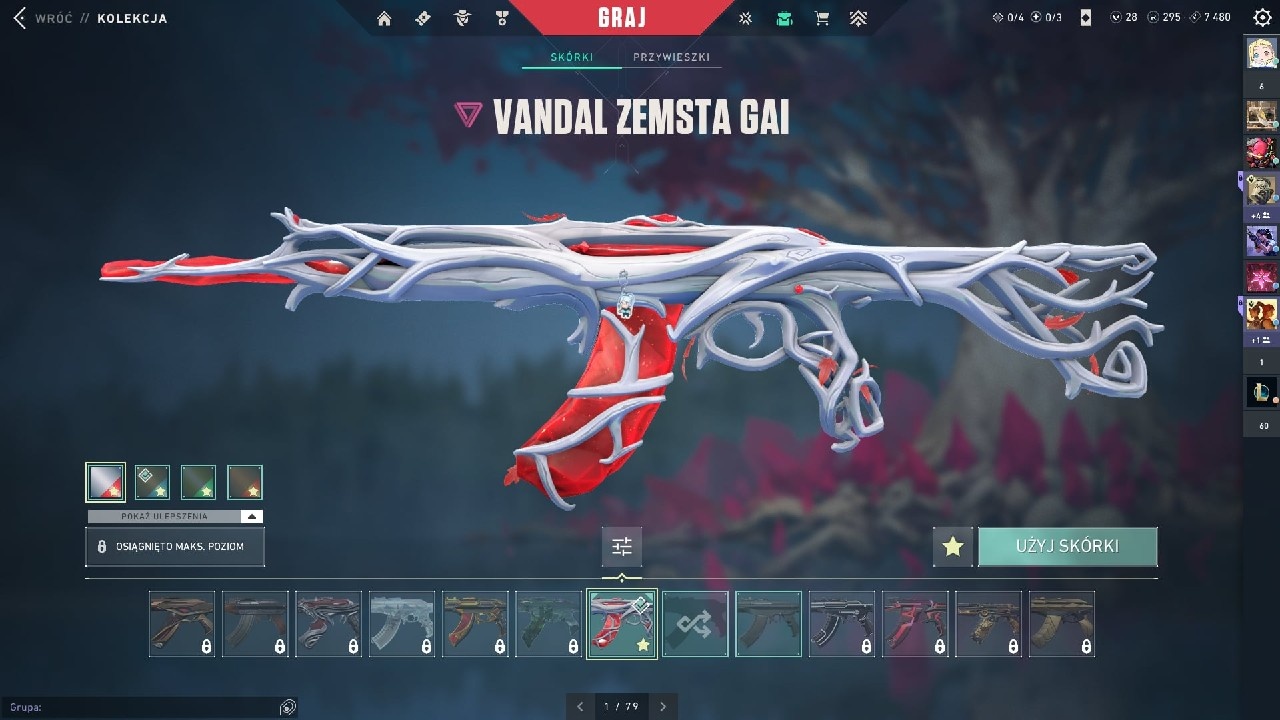Image resolution: width=1280 pixels, height=720 pixels.
Task: Open the filter sliders button
Action: coord(622,547)
